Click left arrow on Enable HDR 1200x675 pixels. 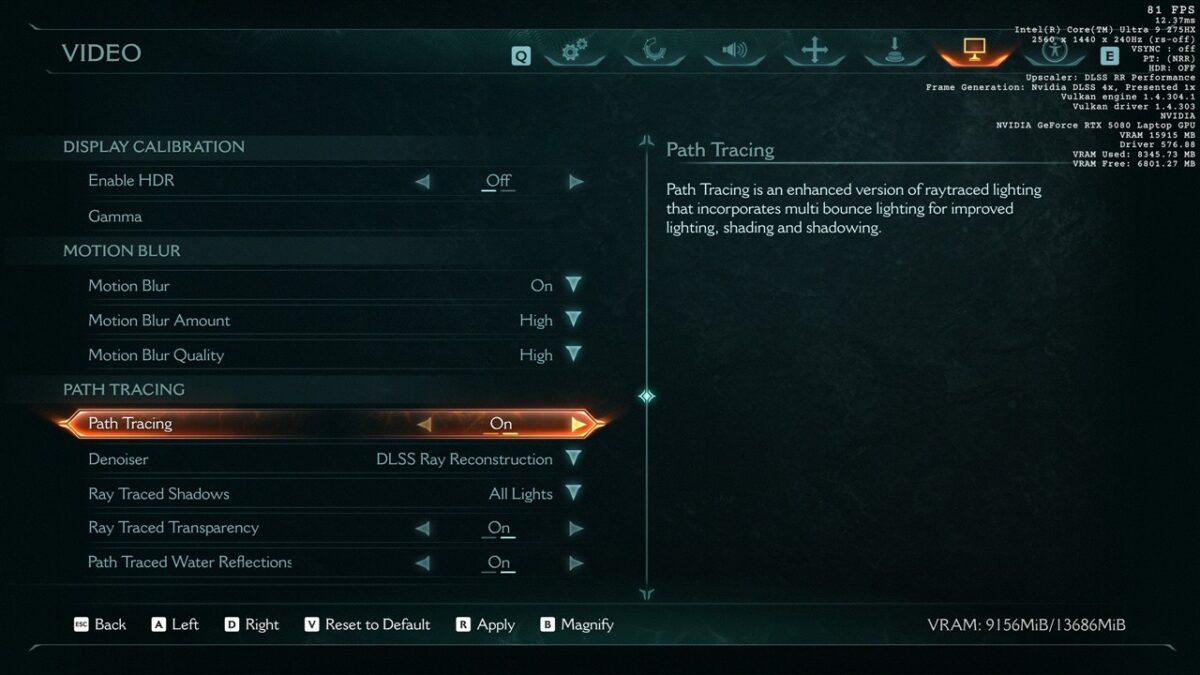point(422,182)
